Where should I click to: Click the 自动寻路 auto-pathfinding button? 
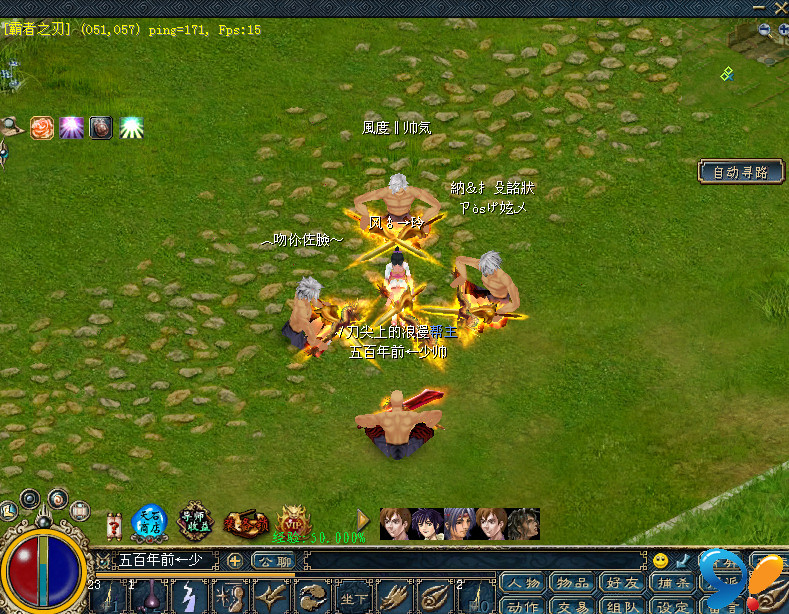[x=740, y=172]
